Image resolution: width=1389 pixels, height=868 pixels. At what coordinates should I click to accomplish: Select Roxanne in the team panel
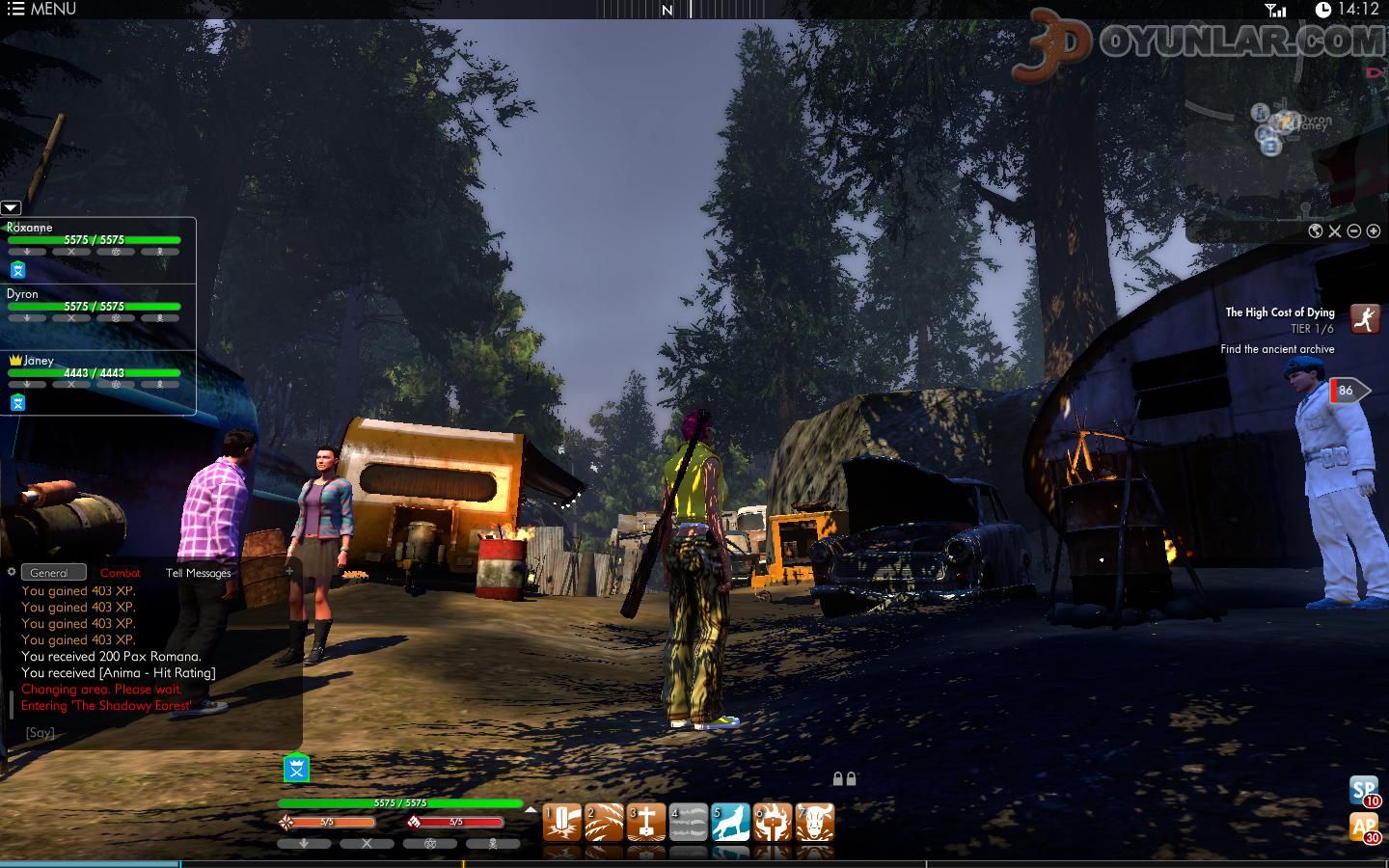point(30,228)
